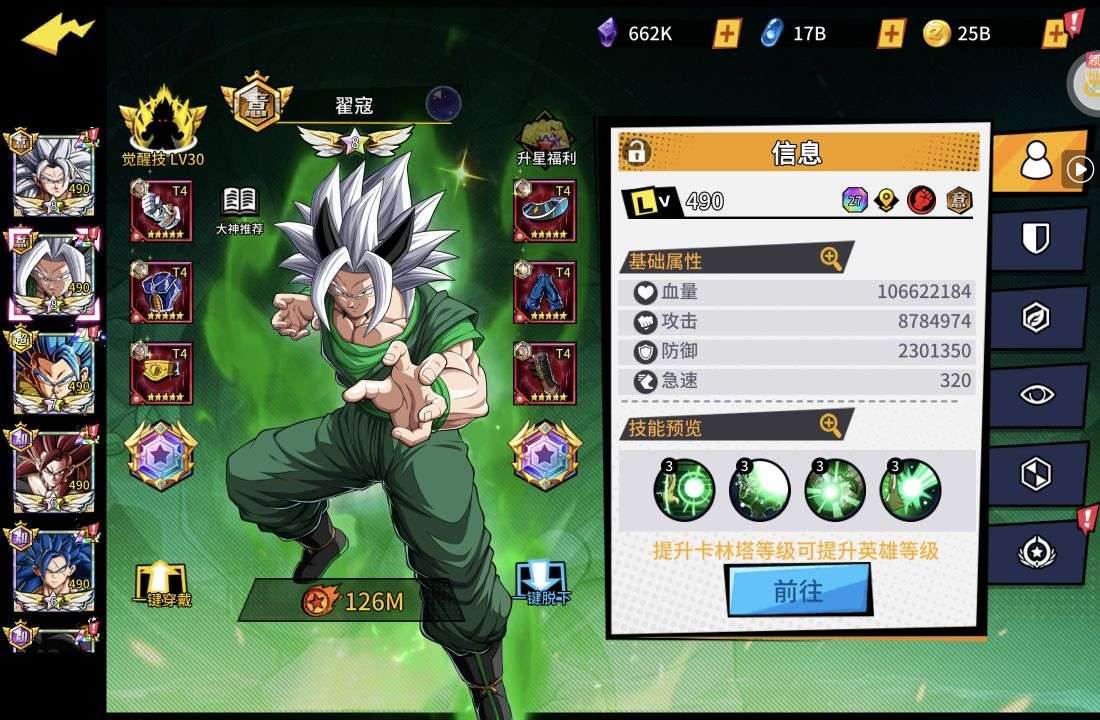Expand base attributes with the magnifier icon
This screenshot has height=720, width=1100.
coord(831,259)
